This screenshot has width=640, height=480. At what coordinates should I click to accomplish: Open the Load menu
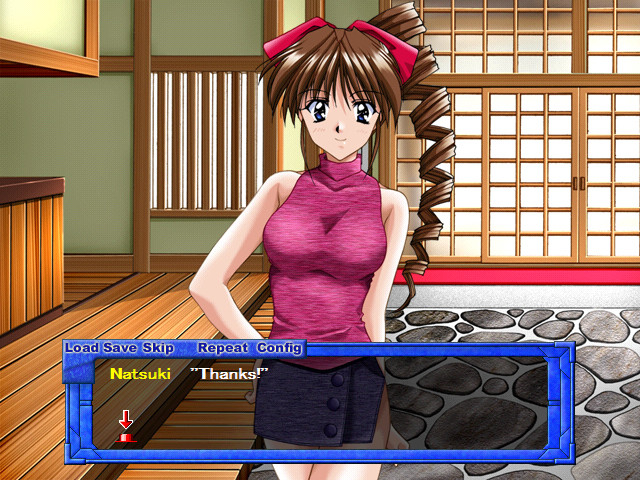pyautogui.click(x=82, y=348)
